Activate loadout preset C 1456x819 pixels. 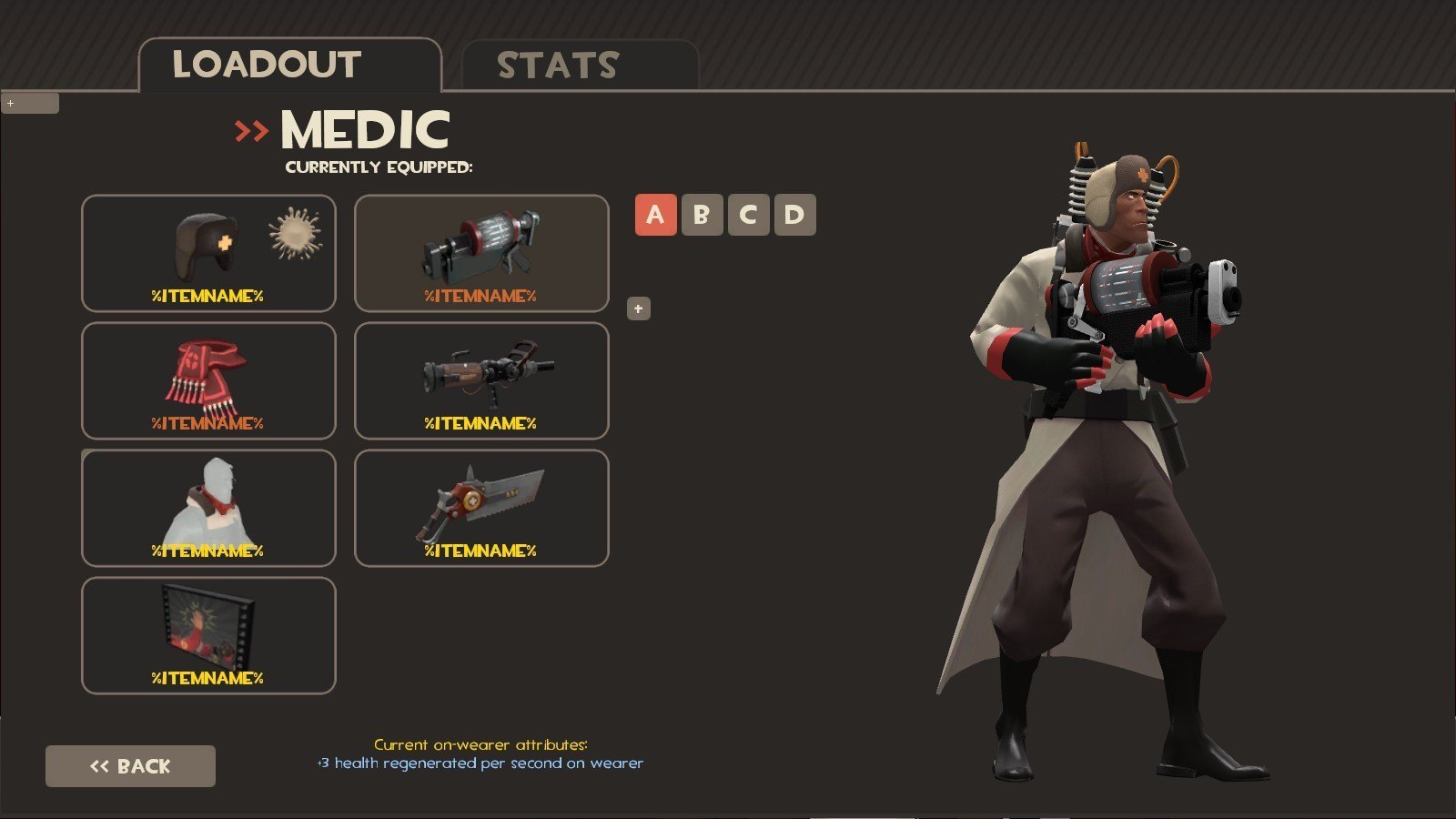(x=748, y=215)
